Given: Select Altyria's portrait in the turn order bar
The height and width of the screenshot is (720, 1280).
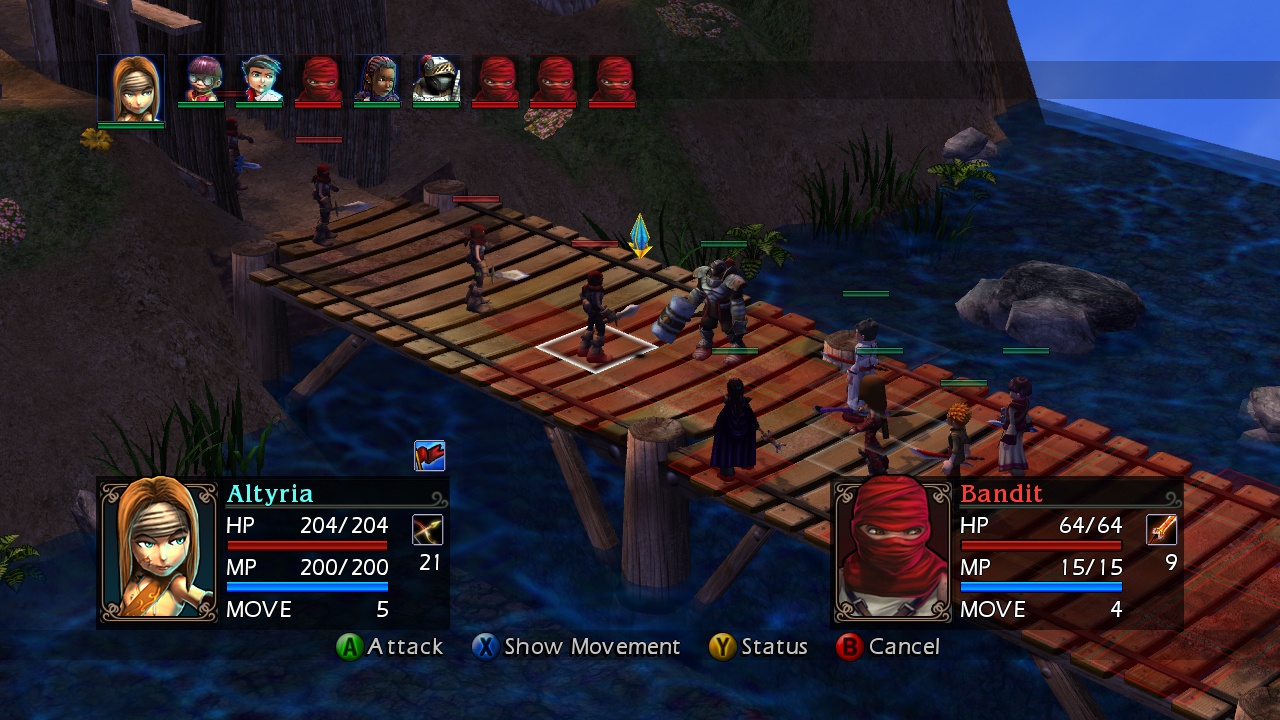Looking at the screenshot, I should tap(131, 85).
